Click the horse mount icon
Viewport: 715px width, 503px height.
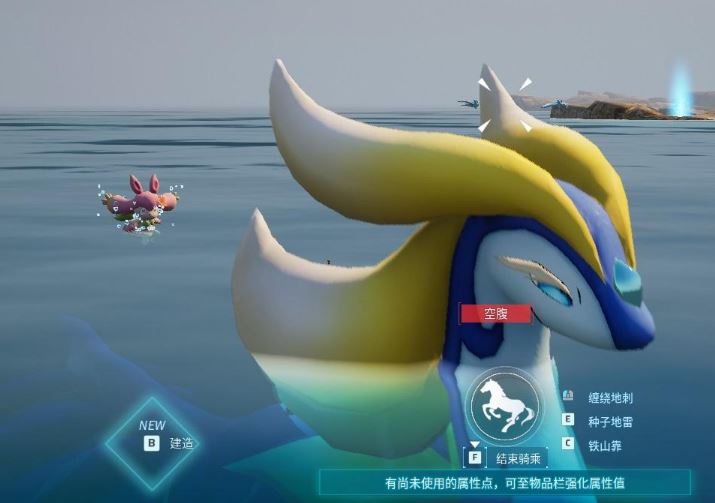(502, 403)
